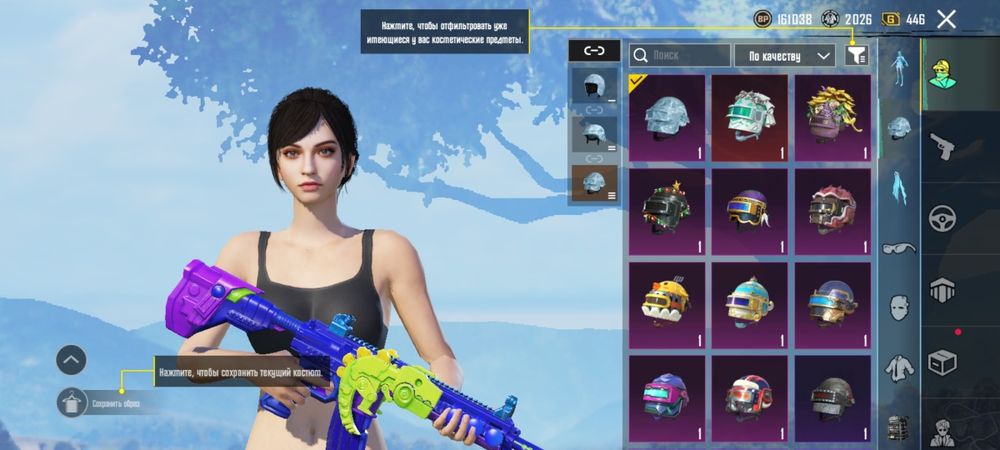Open the character outfit tab with yellow cap

point(942,73)
